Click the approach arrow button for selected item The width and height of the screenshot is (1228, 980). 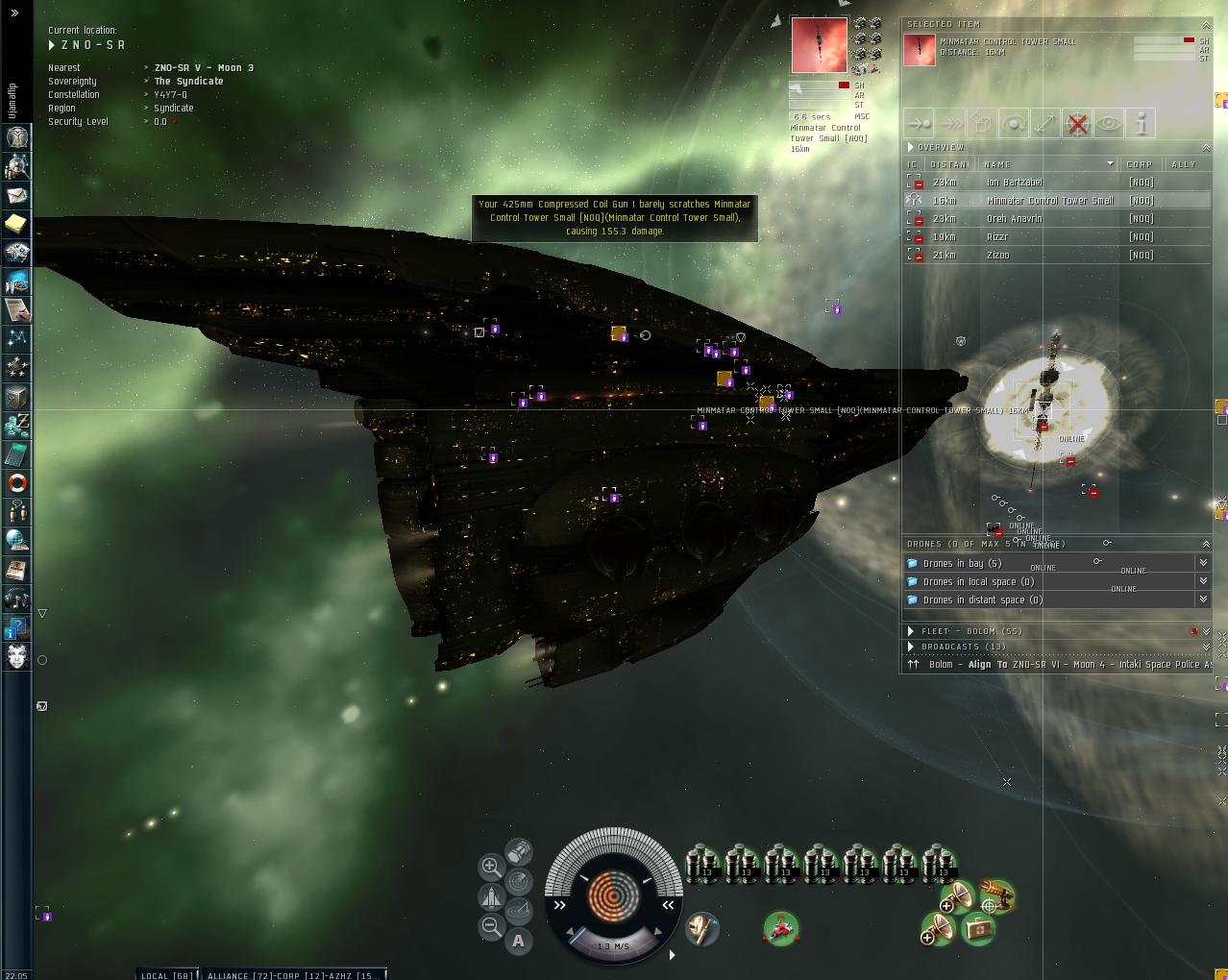pyautogui.click(x=920, y=123)
